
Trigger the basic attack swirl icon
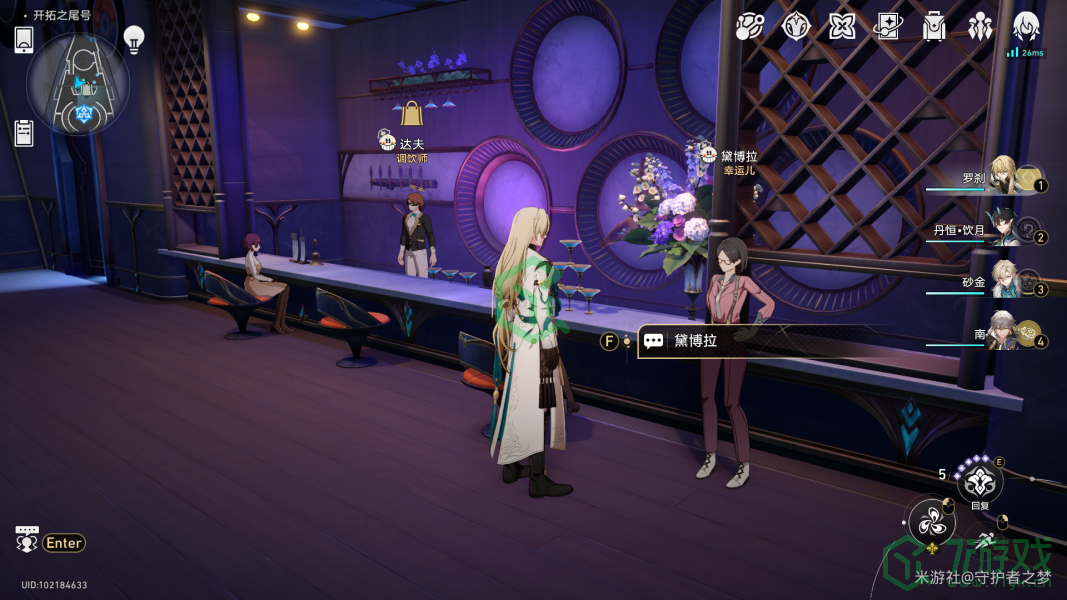point(931,521)
